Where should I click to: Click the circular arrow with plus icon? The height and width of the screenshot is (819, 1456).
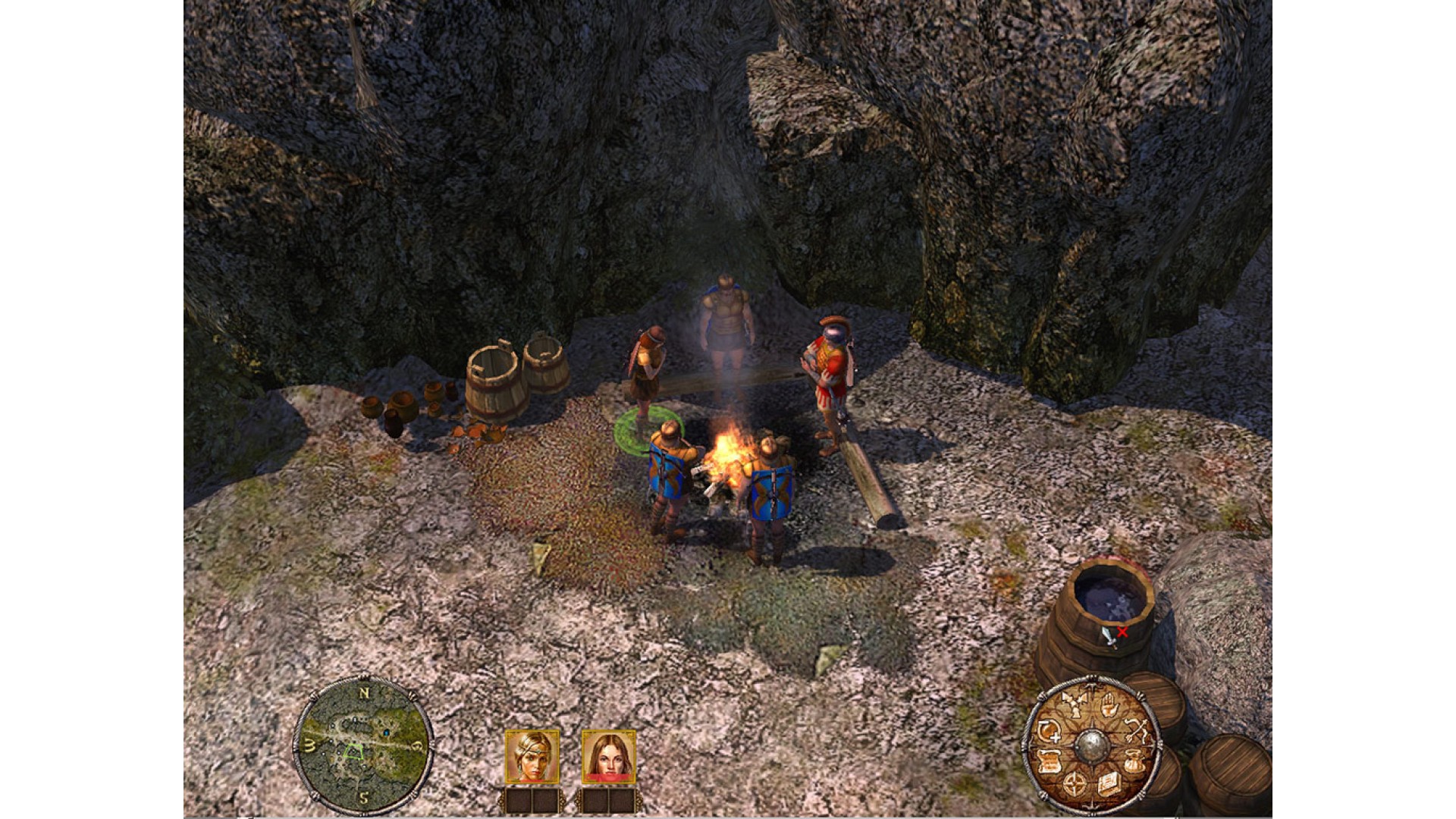[1049, 733]
